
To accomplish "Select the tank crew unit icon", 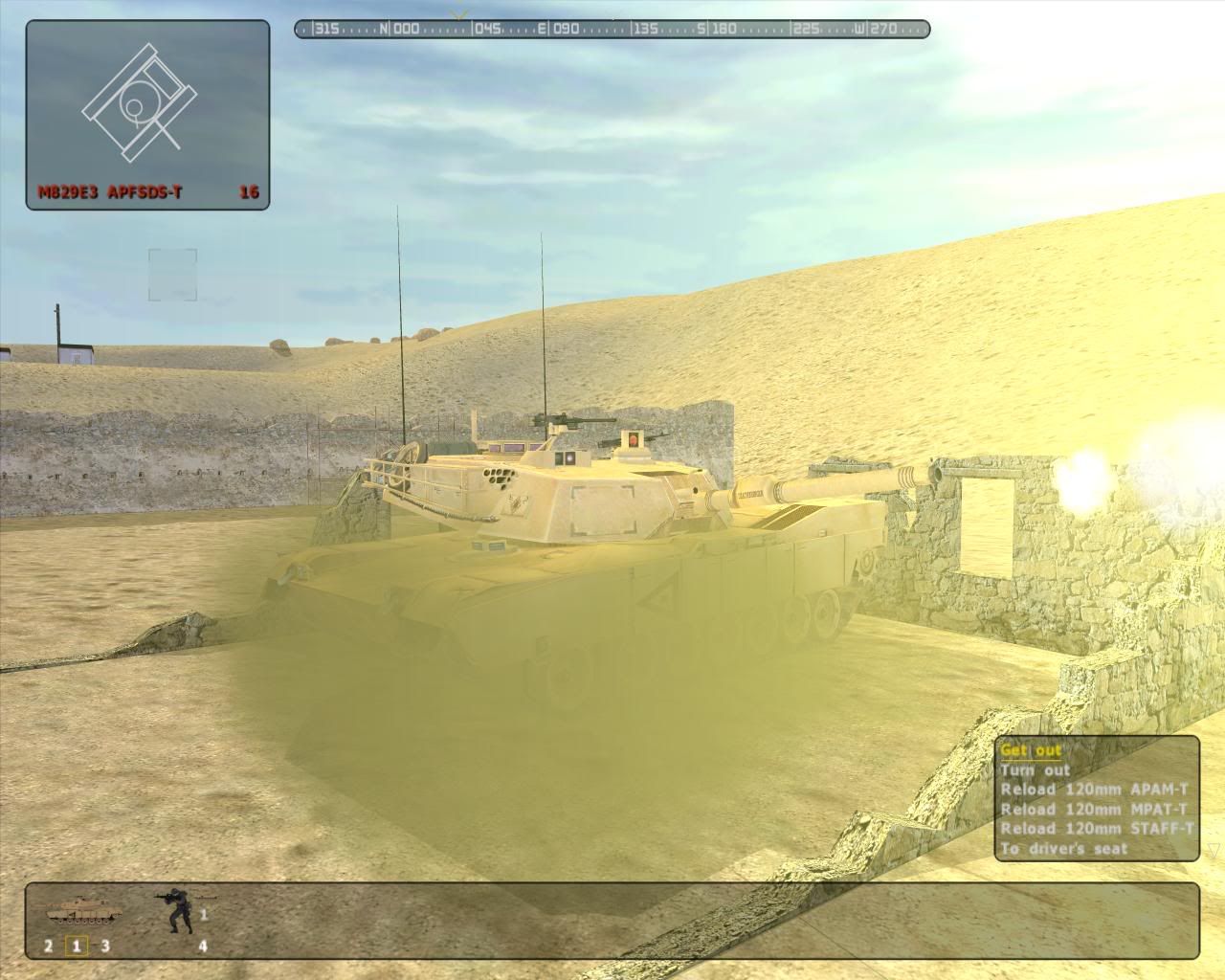I will [83, 910].
